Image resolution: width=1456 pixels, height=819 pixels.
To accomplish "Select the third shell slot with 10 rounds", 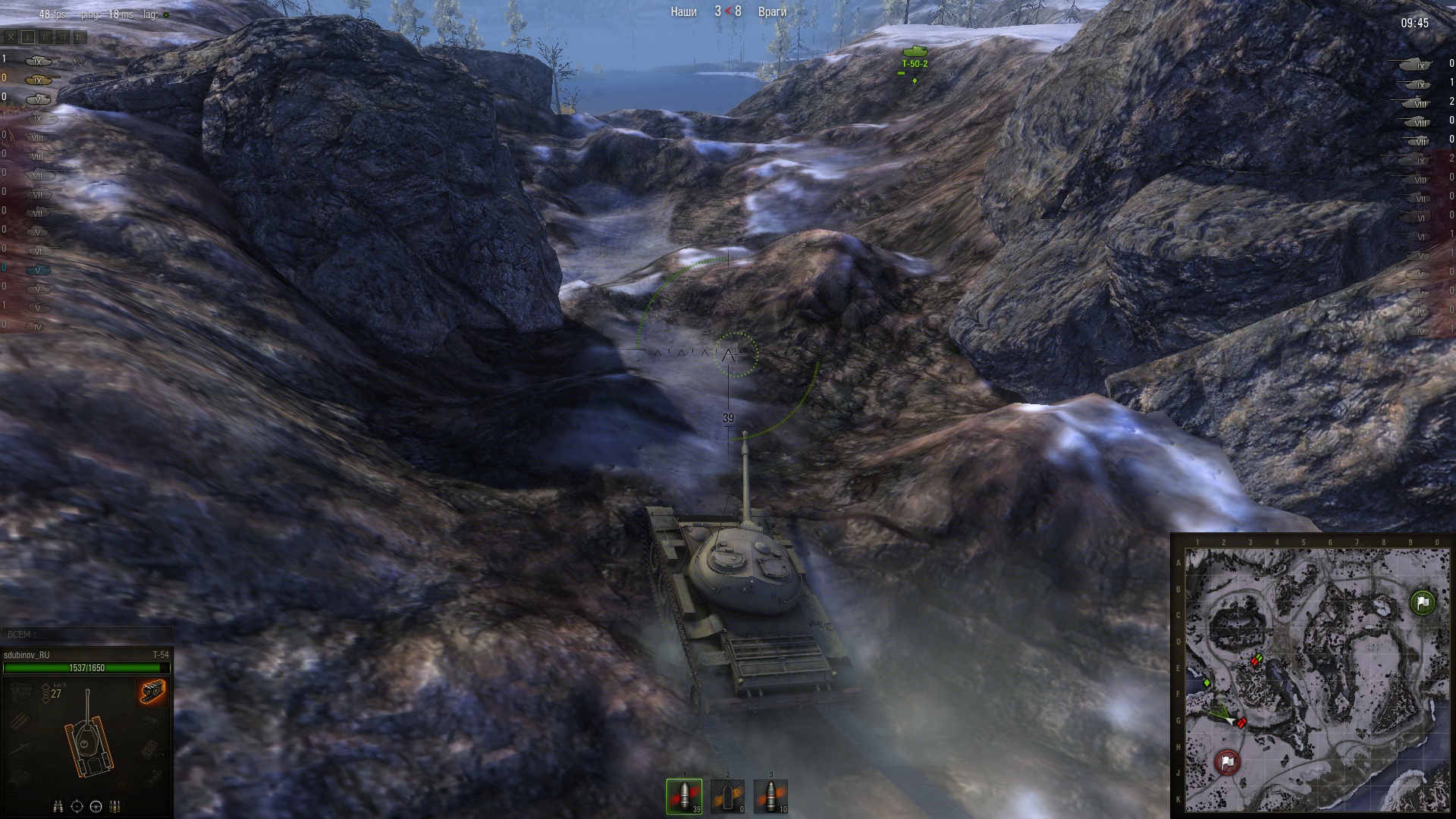I will [770, 795].
